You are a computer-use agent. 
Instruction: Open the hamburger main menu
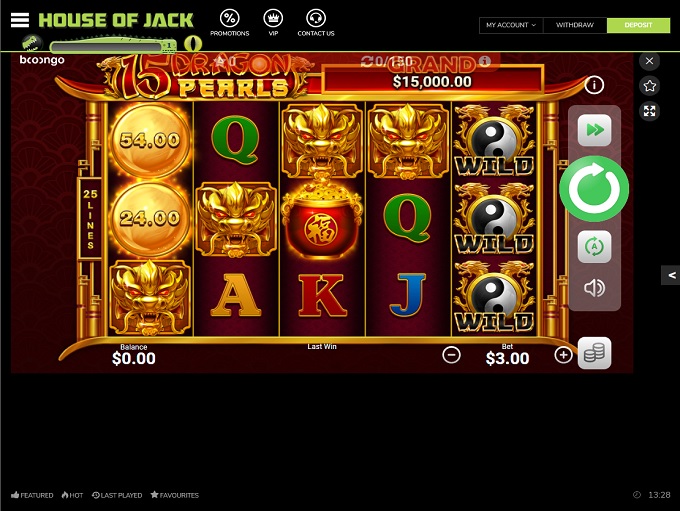(x=20, y=20)
